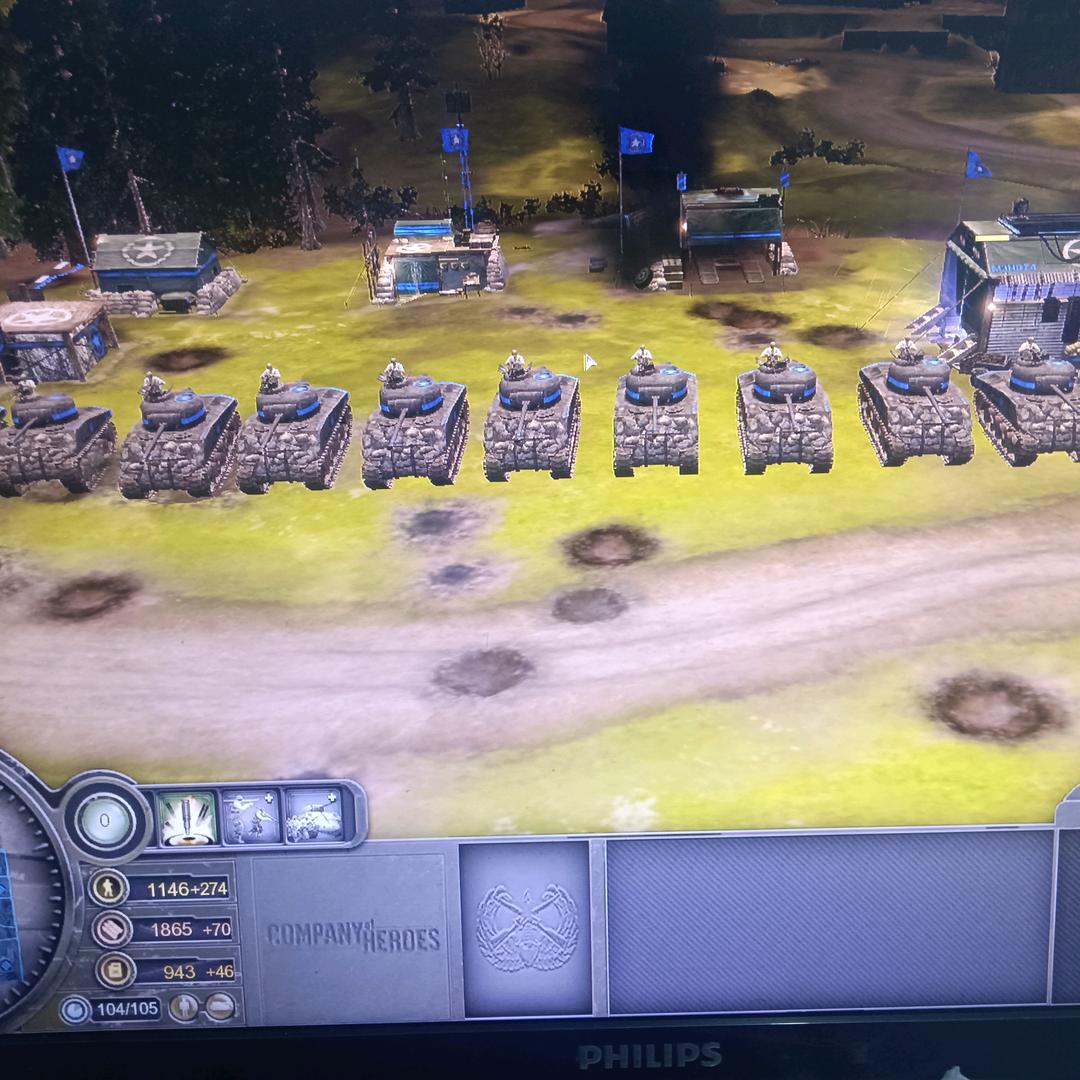Activate the artillery shell commander ability
The width and height of the screenshot is (1080, 1080).
(x=187, y=818)
